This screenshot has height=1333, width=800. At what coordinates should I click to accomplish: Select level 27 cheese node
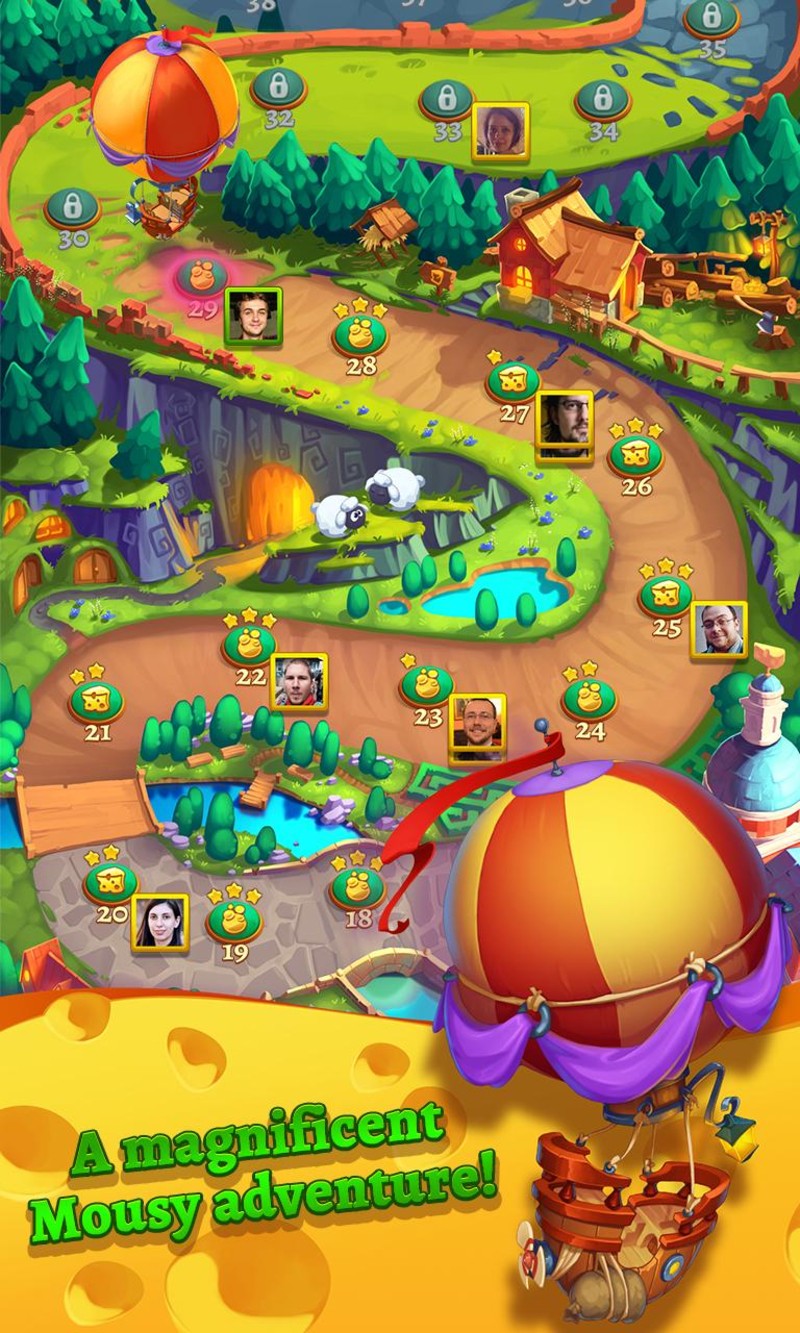click(x=513, y=382)
